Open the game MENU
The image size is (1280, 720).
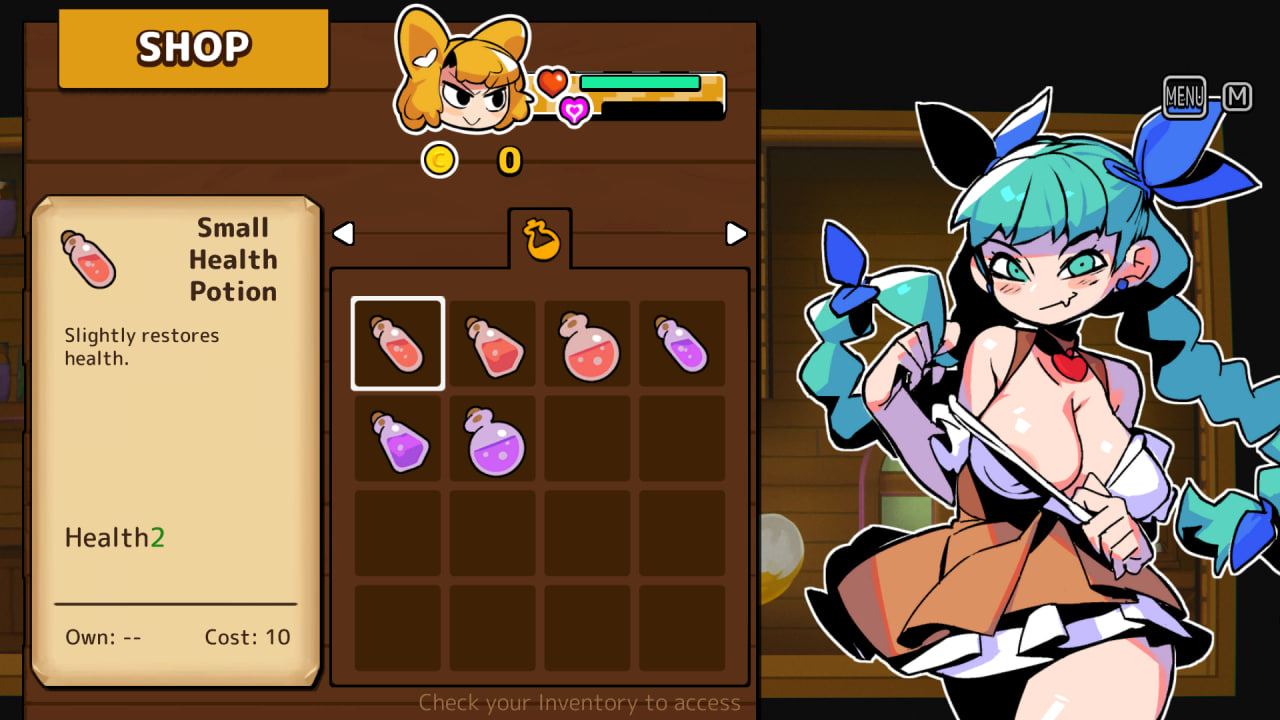pos(1183,96)
